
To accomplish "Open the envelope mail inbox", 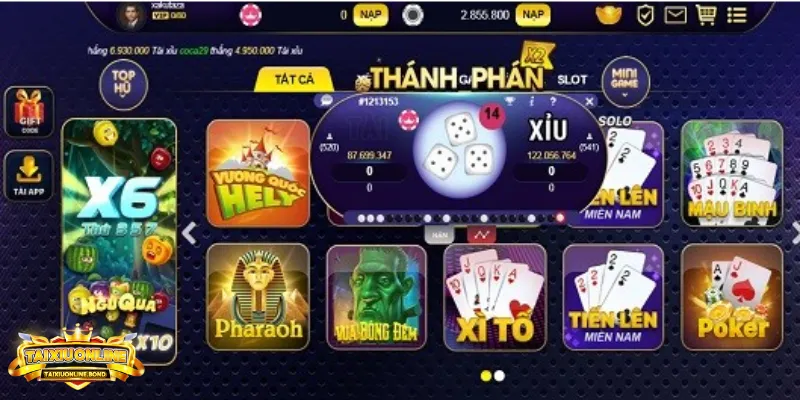I will click(675, 15).
